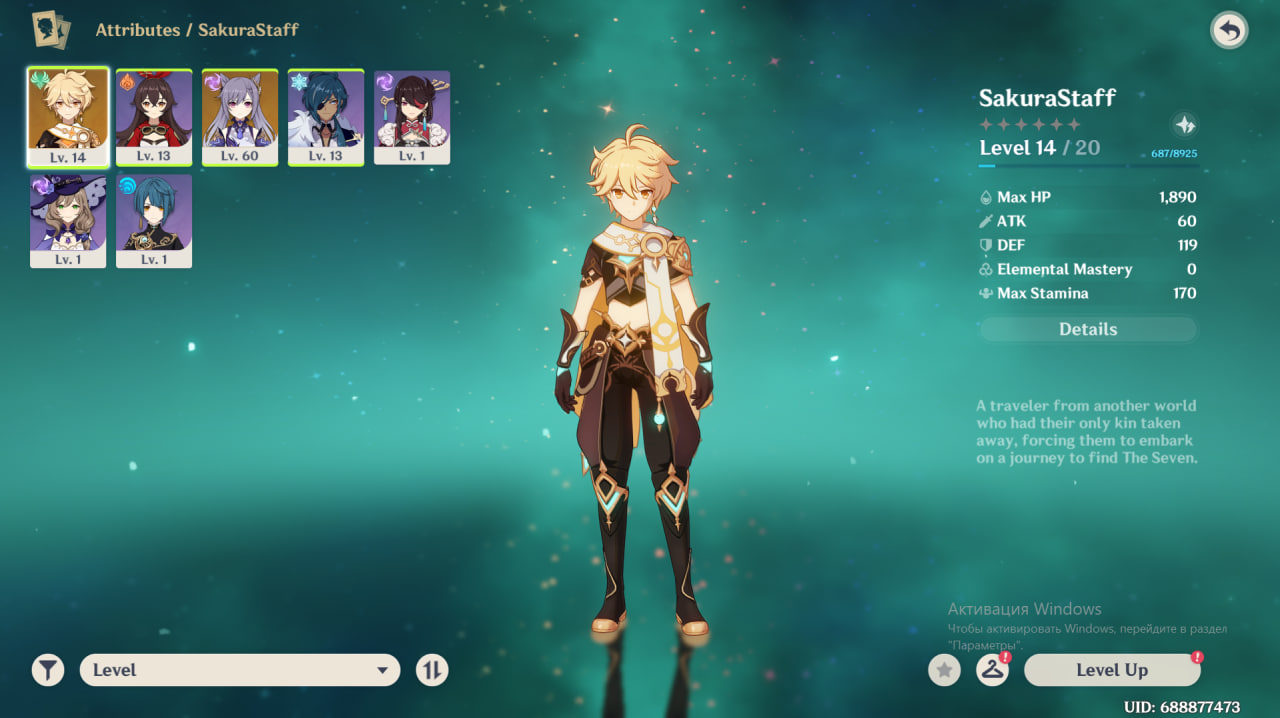Select Keqing's Lv. 60 portrait
Screen dimensions: 1280x718
point(240,117)
